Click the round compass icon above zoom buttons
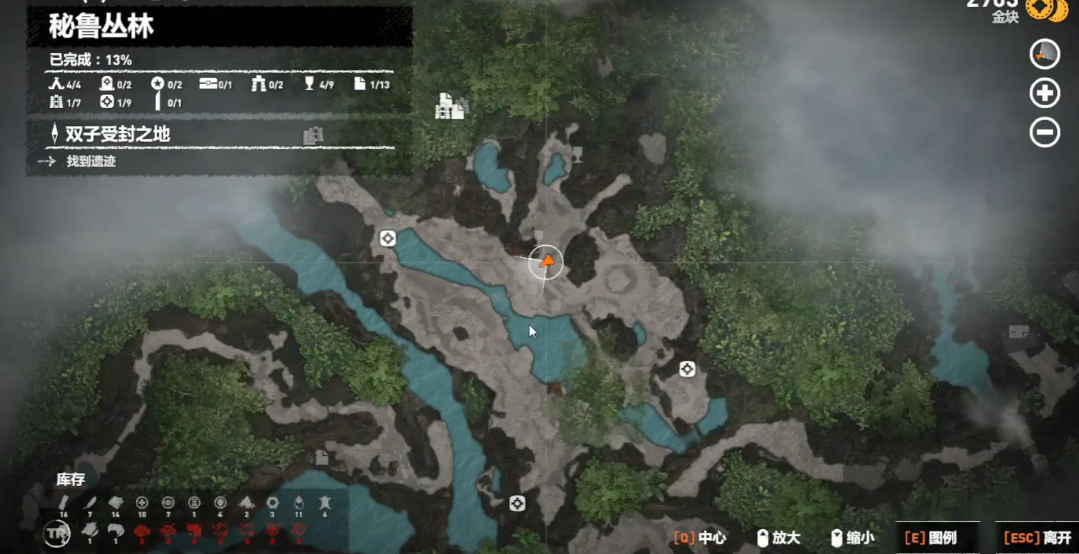The image size is (1079, 554). coord(1045,54)
